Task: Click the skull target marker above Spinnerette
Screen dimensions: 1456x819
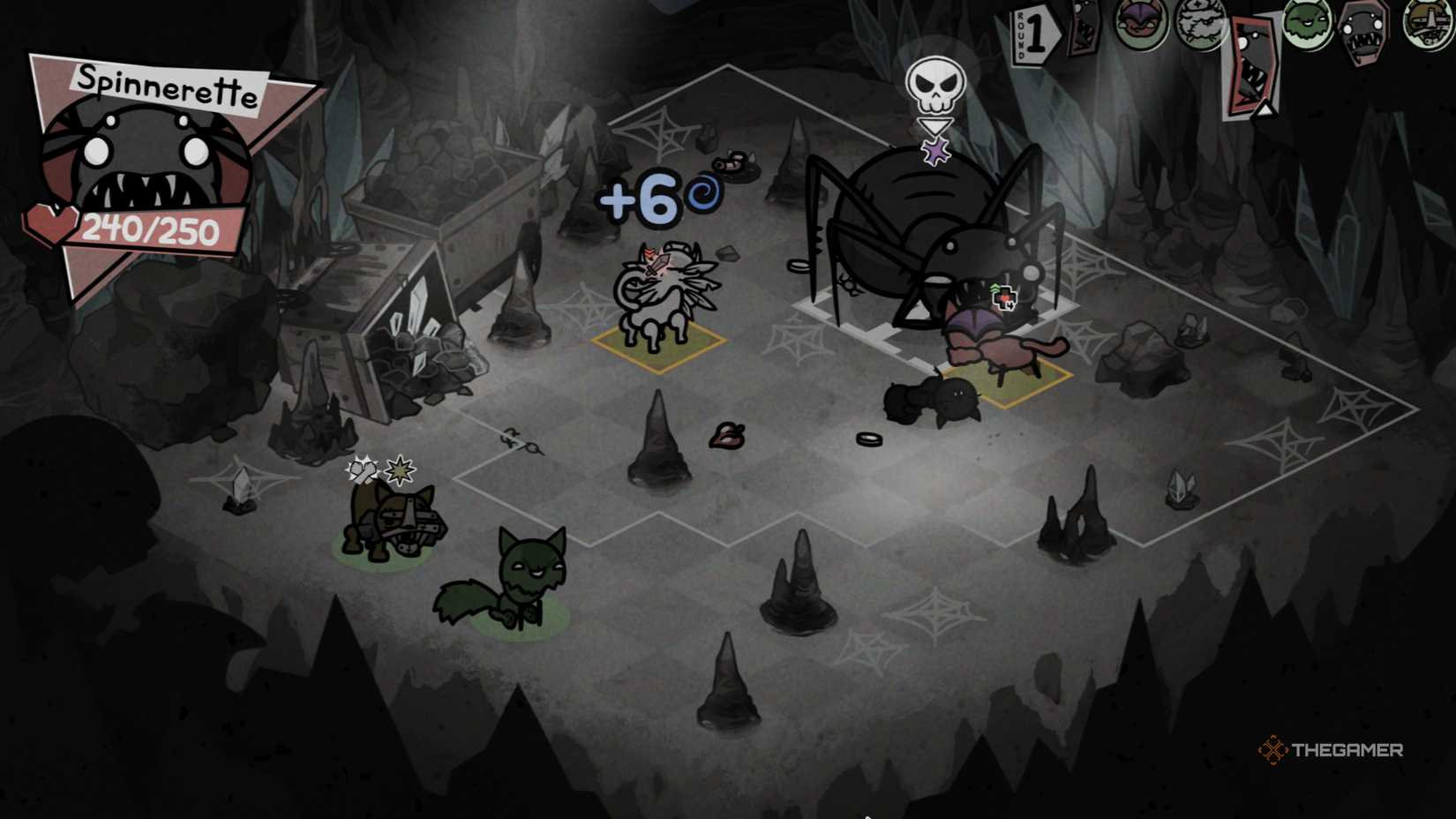Action: tap(936, 84)
